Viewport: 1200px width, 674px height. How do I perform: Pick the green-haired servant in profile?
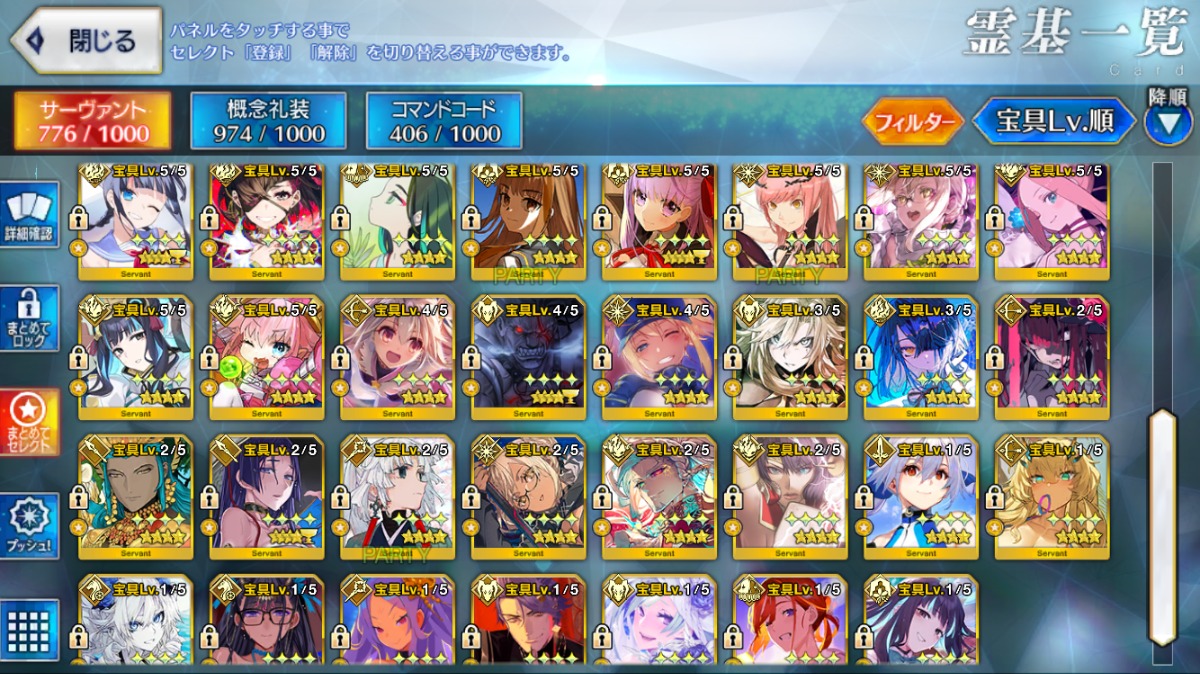click(397, 220)
